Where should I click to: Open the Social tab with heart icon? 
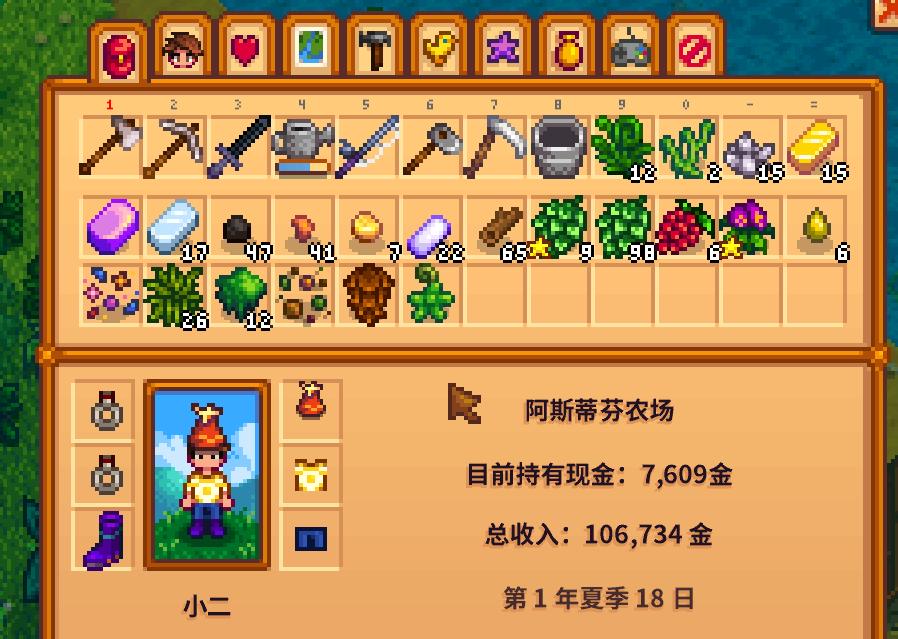(x=246, y=48)
